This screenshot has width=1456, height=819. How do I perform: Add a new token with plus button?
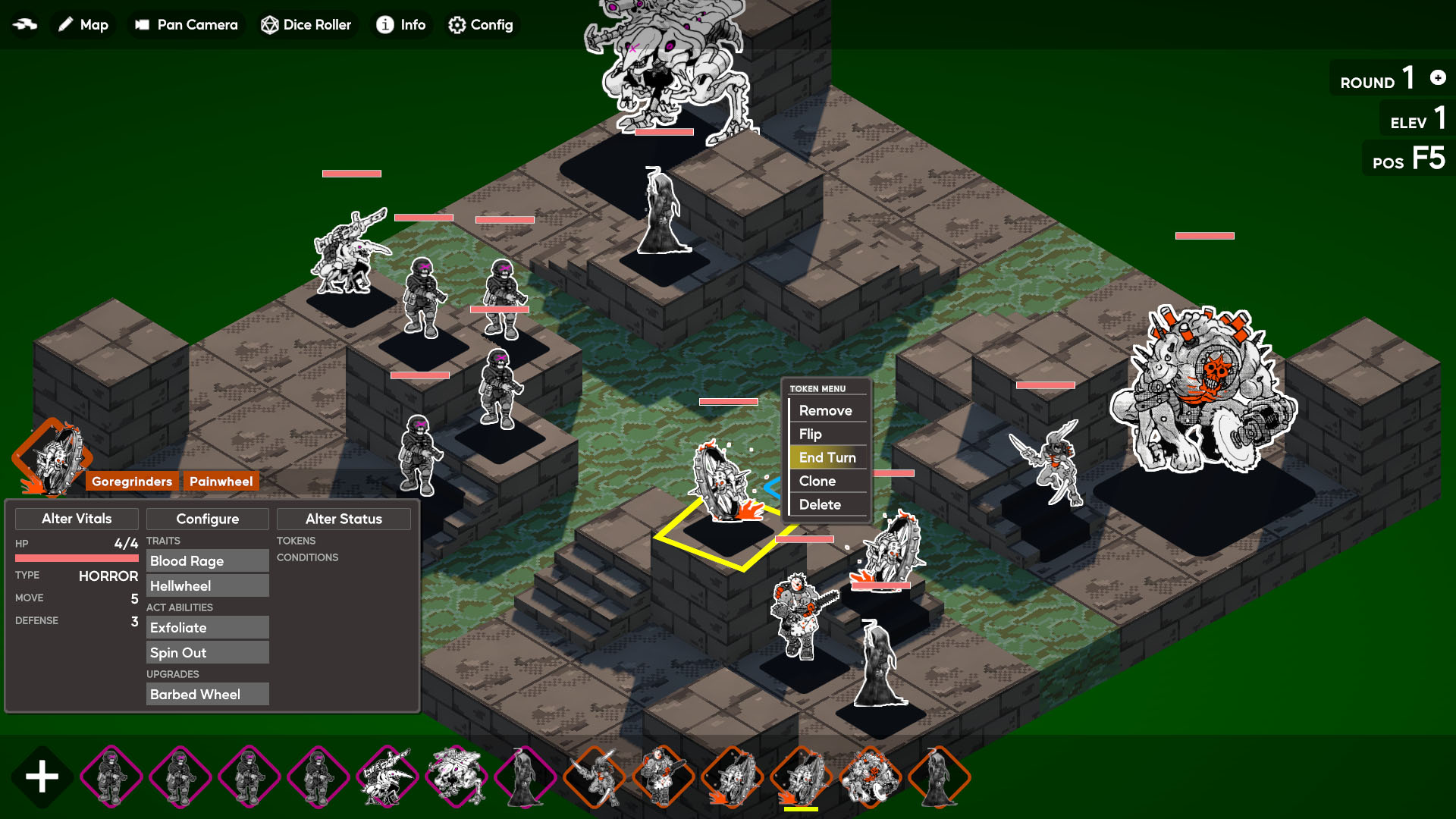click(x=42, y=777)
